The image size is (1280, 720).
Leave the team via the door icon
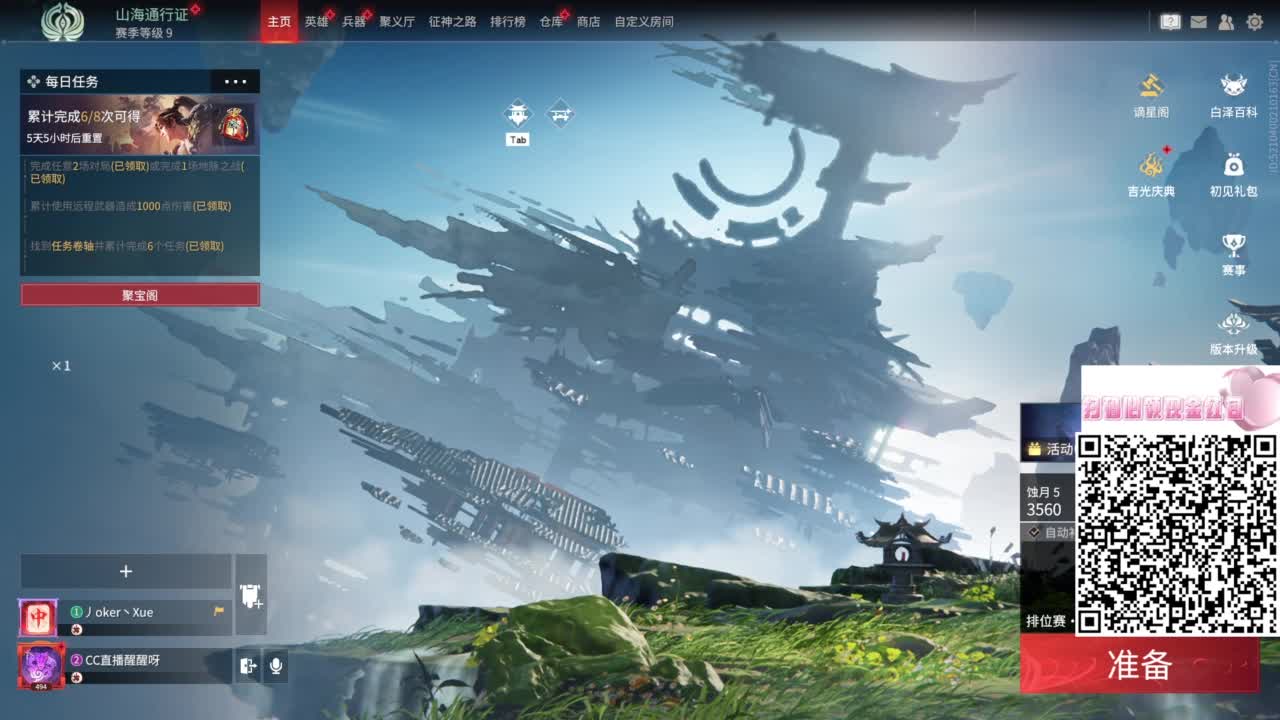tap(247, 666)
